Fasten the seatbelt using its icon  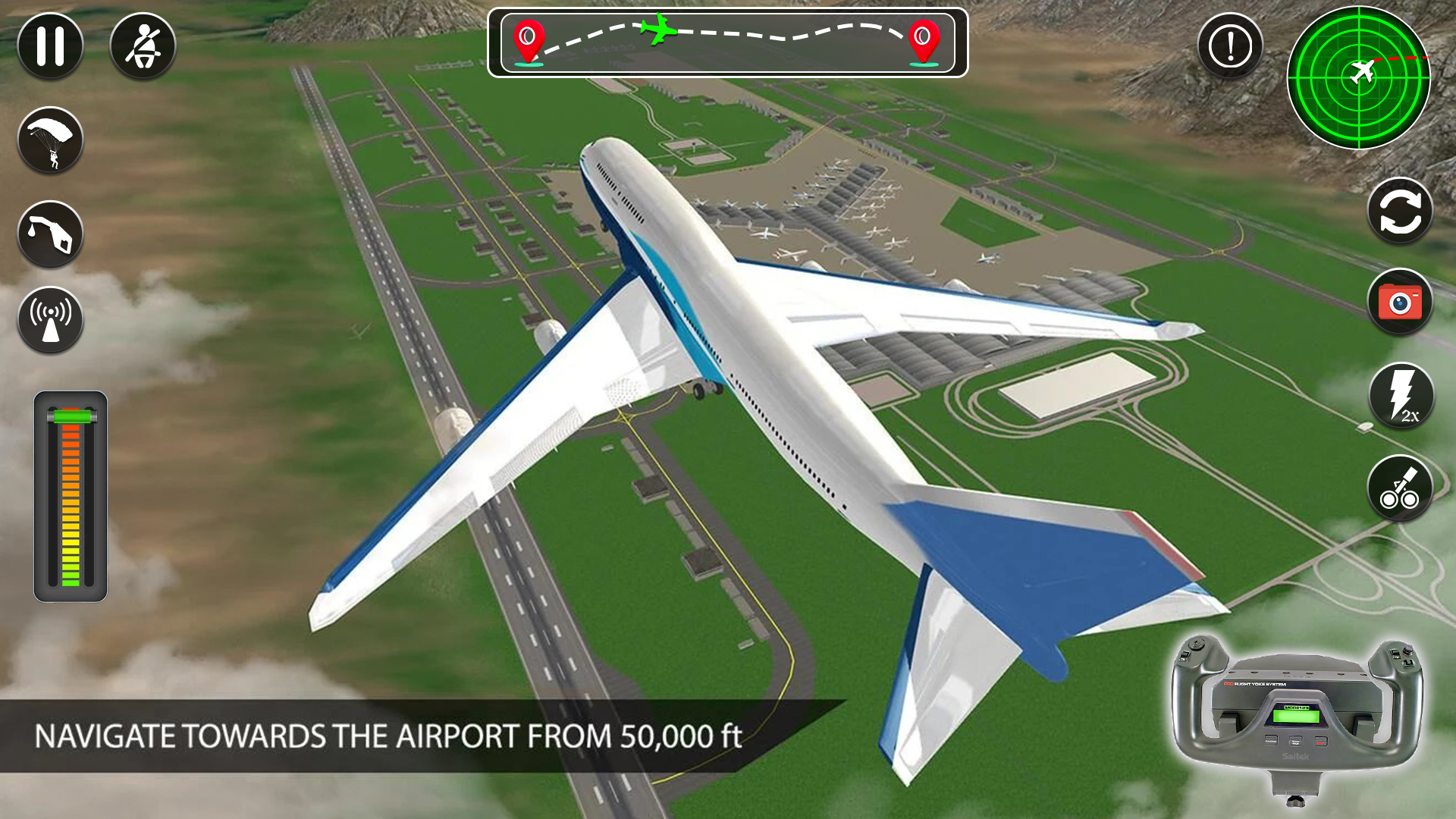click(144, 45)
